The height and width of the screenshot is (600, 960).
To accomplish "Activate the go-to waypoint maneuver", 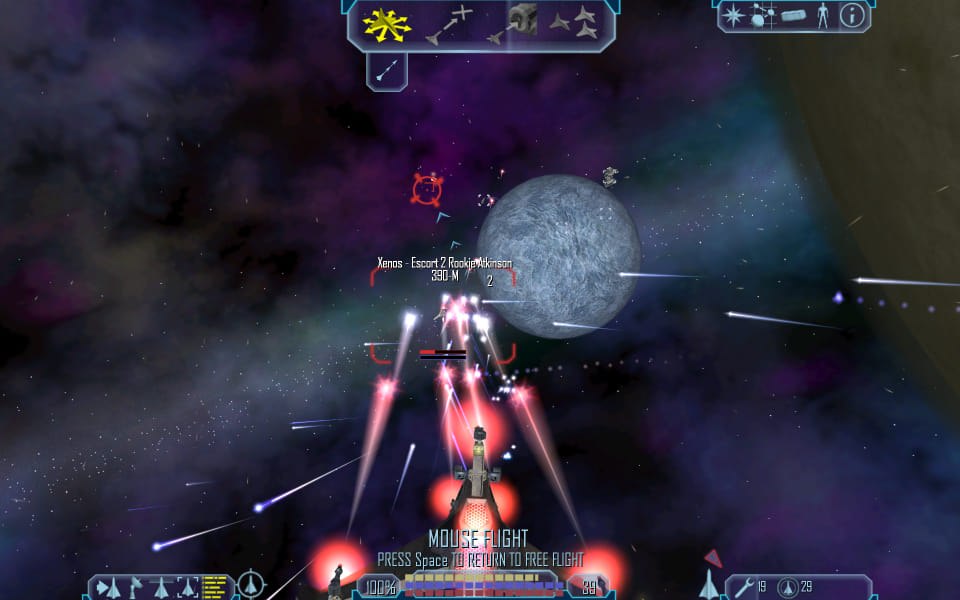I will click(447, 24).
